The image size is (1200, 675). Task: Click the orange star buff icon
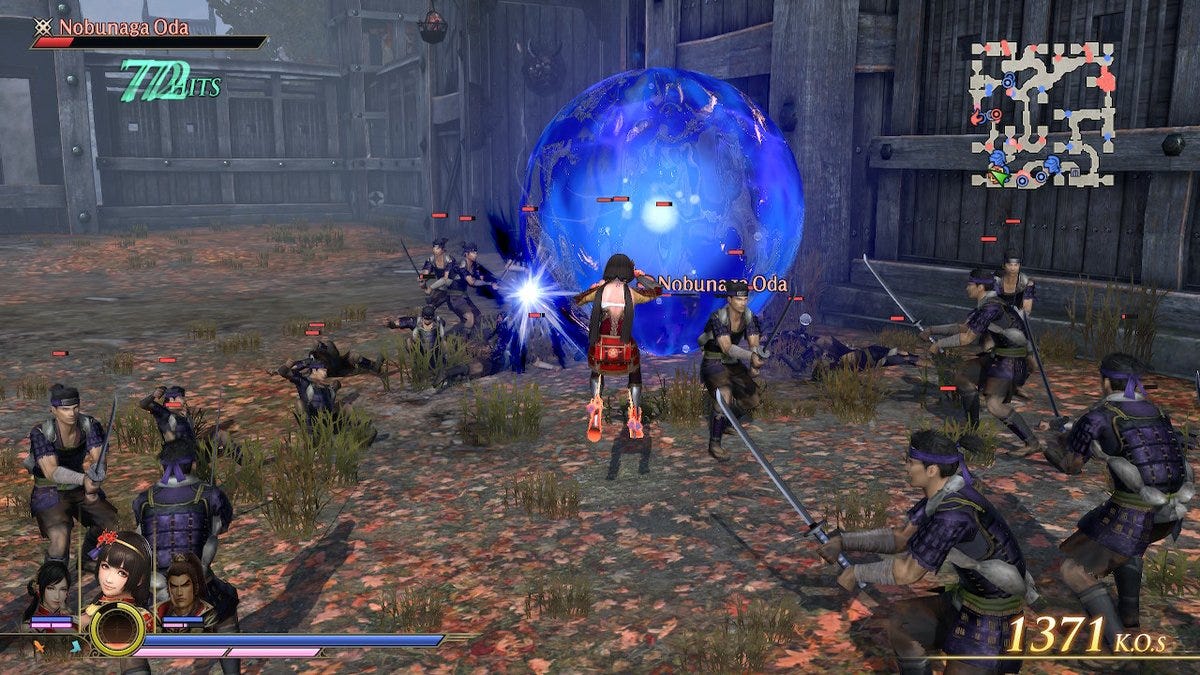point(41,646)
